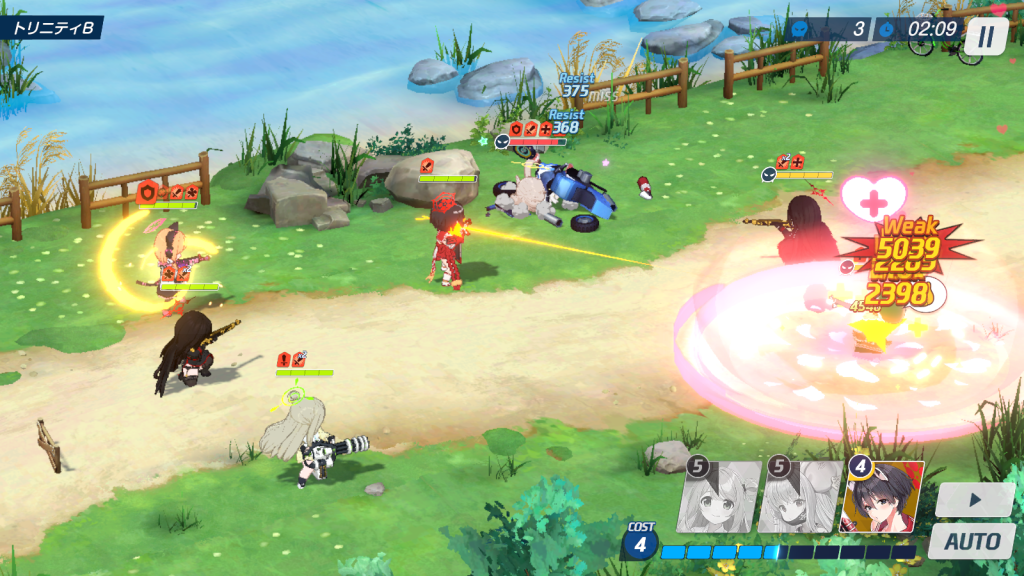The height and width of the screenshot is (576, 1024).
Task: Toggle AUTO battle mode
Action: tap(971, 542)
